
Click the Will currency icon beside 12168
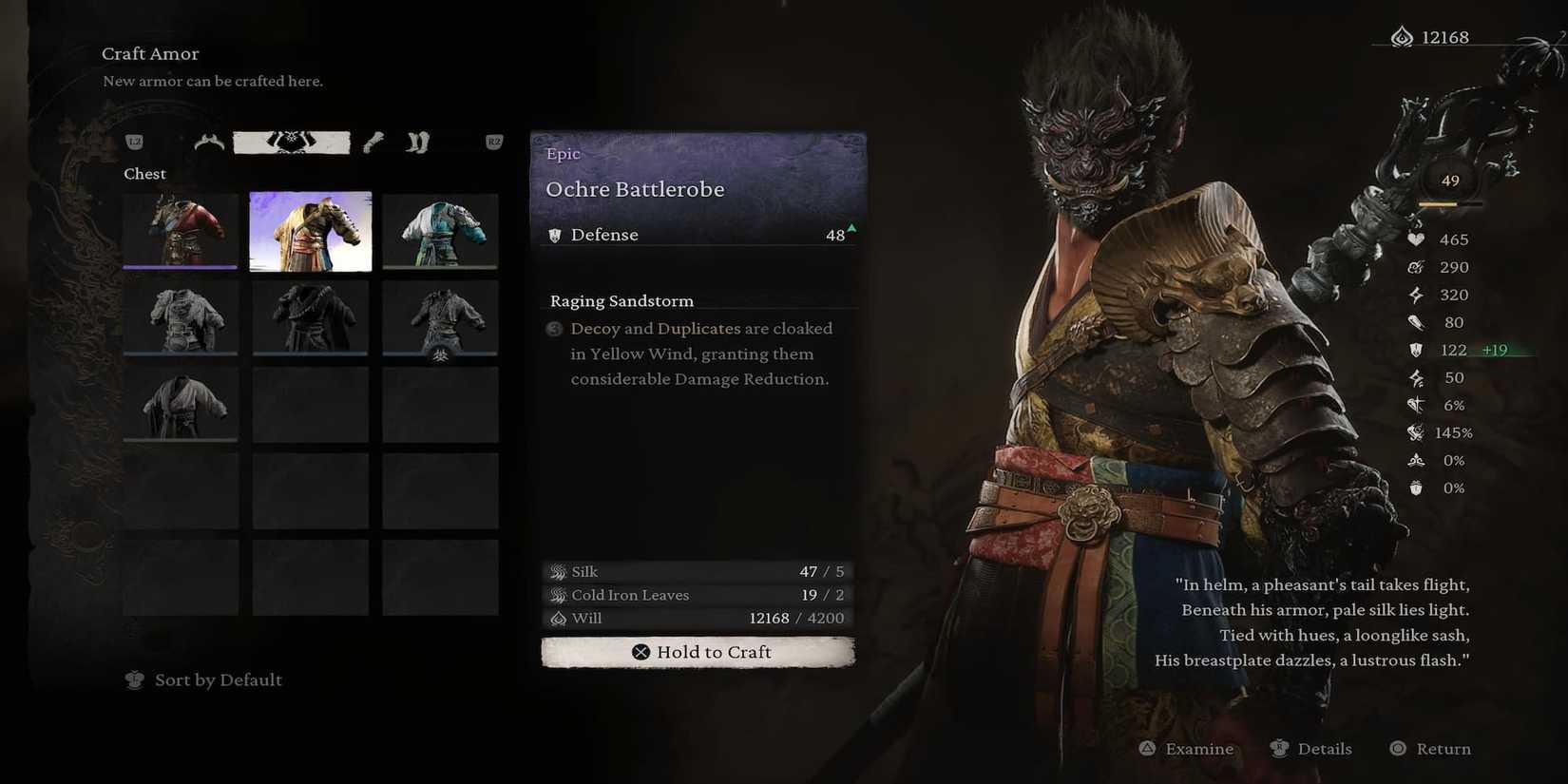(x=558, y=618)
